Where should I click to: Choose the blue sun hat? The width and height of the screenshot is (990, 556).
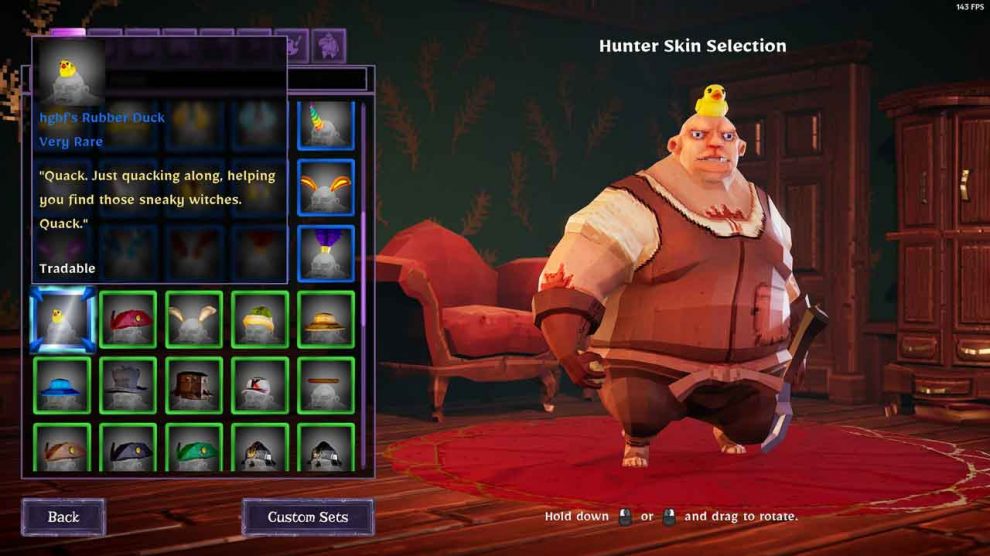coord(62,385)
